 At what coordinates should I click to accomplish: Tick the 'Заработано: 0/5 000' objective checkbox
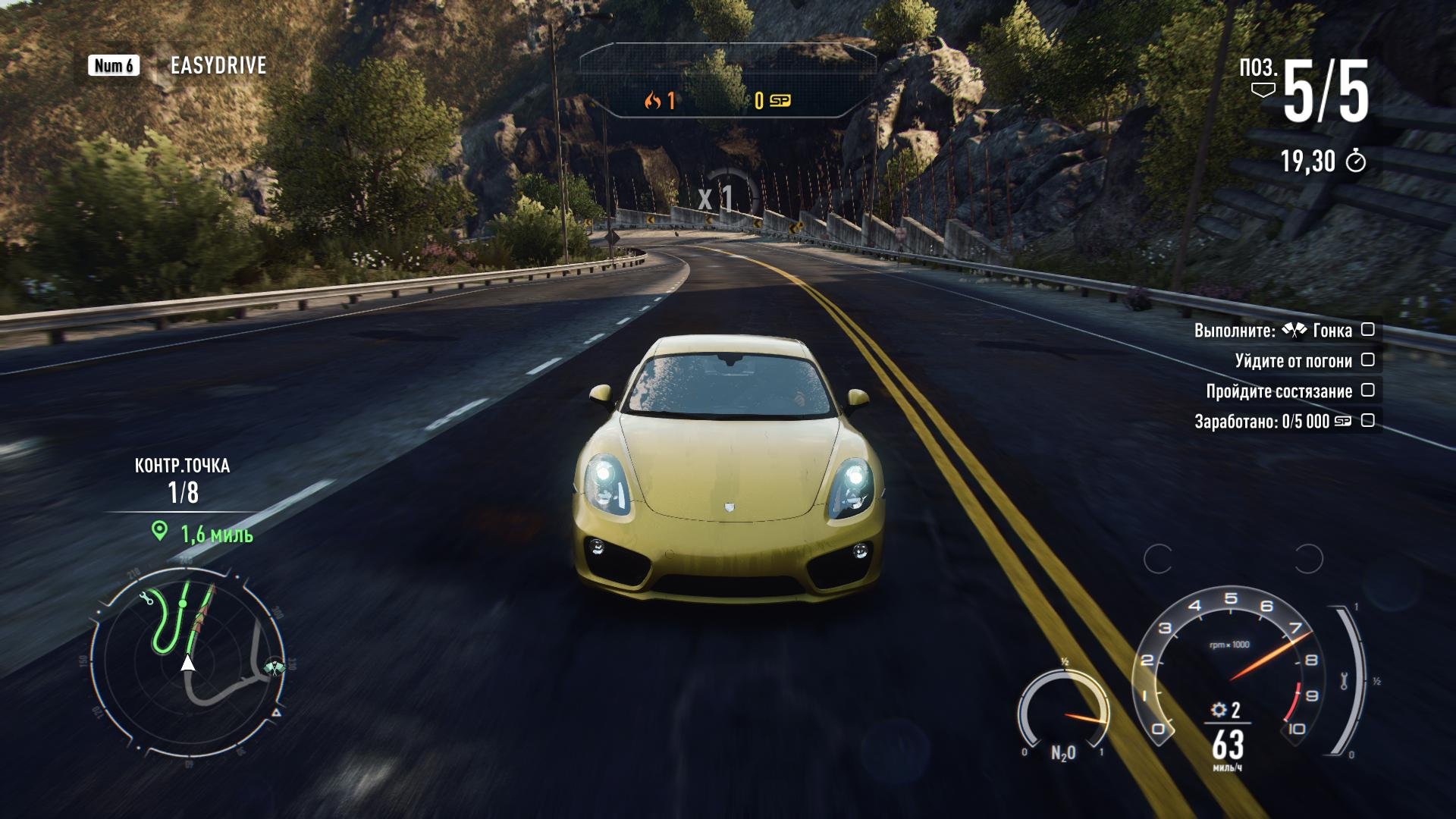[1367, 421]
